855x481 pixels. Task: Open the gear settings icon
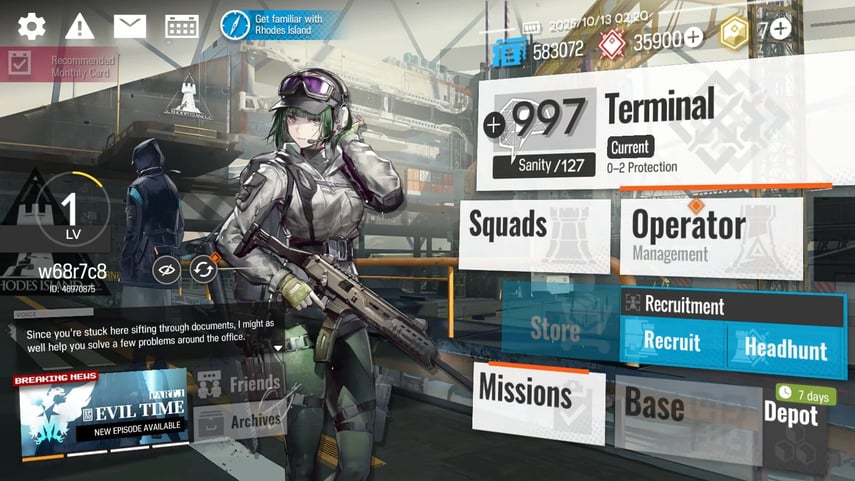32,27
